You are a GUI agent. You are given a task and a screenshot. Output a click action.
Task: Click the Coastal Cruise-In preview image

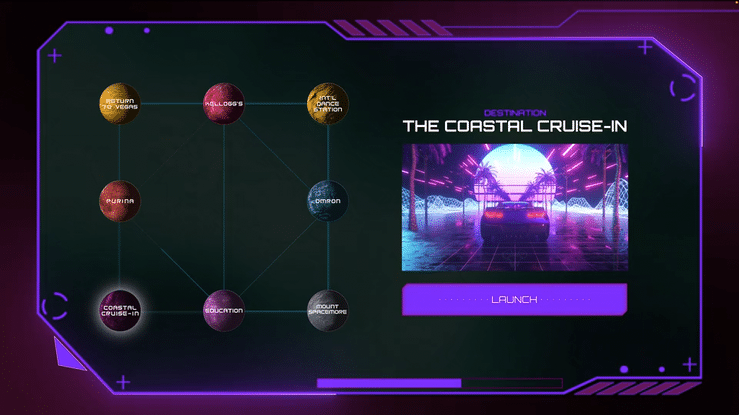tap(514, 207)
